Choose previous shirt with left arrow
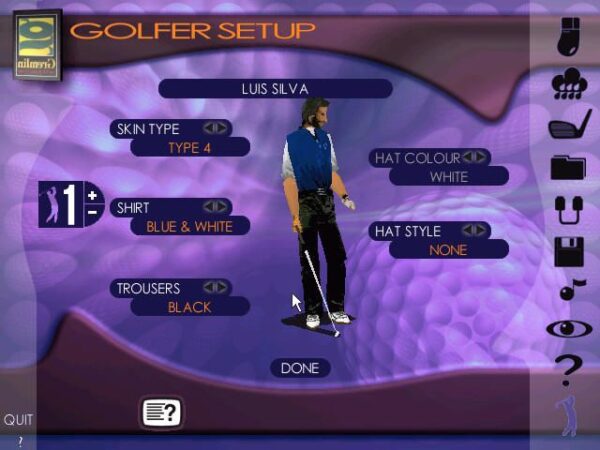This screenshot has height=450, width=600. click(x=209, y=207)
